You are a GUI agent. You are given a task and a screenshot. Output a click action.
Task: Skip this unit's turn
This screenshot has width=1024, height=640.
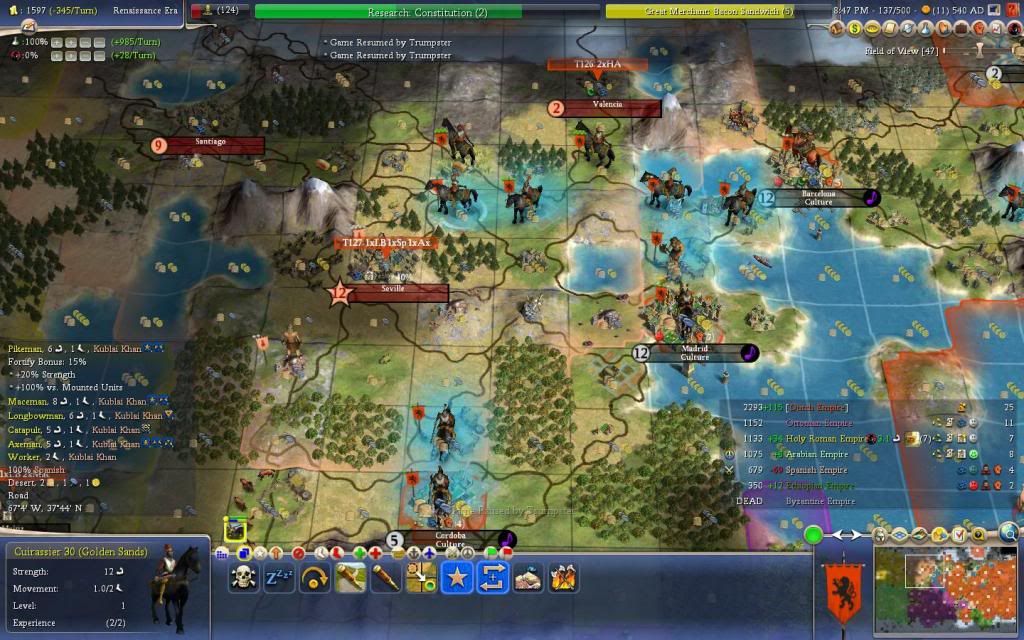[x=315, y=577]
